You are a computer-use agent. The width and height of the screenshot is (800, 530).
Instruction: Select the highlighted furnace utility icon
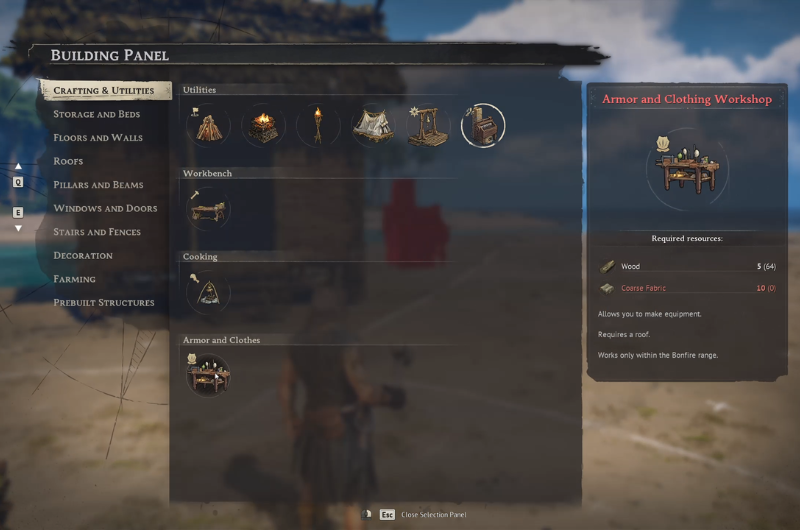pyautogui.click(x=483, y=125)
